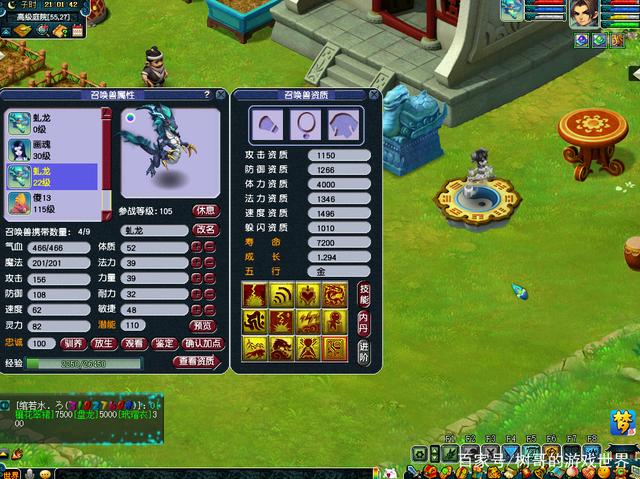Click the 预览 preview button
Viewport: 640px width, 479px height.
(202, 326)
